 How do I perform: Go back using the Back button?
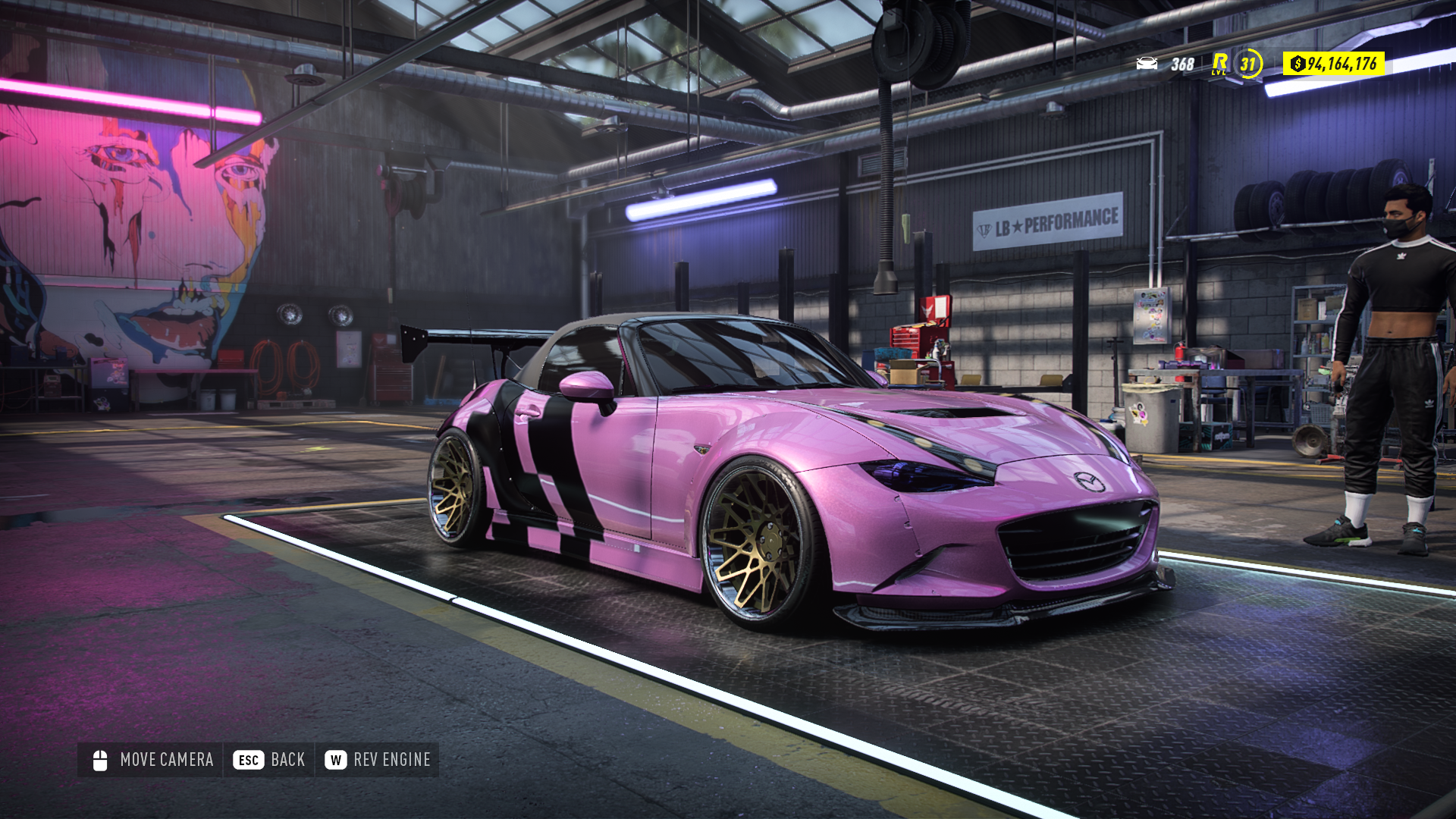pyautogui.click(x=269, y=760)
